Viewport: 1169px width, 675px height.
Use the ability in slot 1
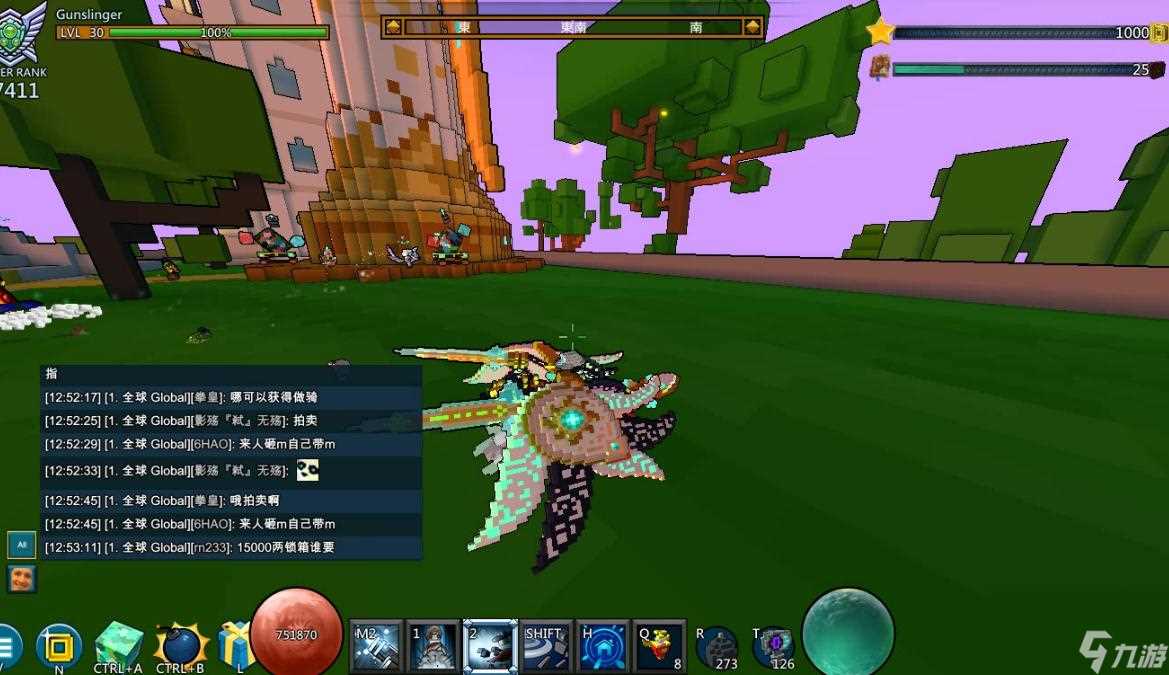[x=433, y=646]
